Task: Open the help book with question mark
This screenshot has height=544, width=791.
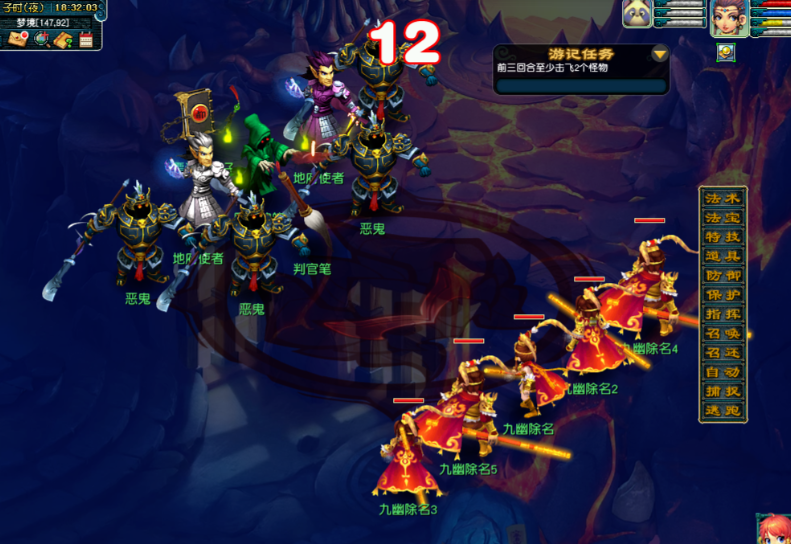Action: coord(63,40)
